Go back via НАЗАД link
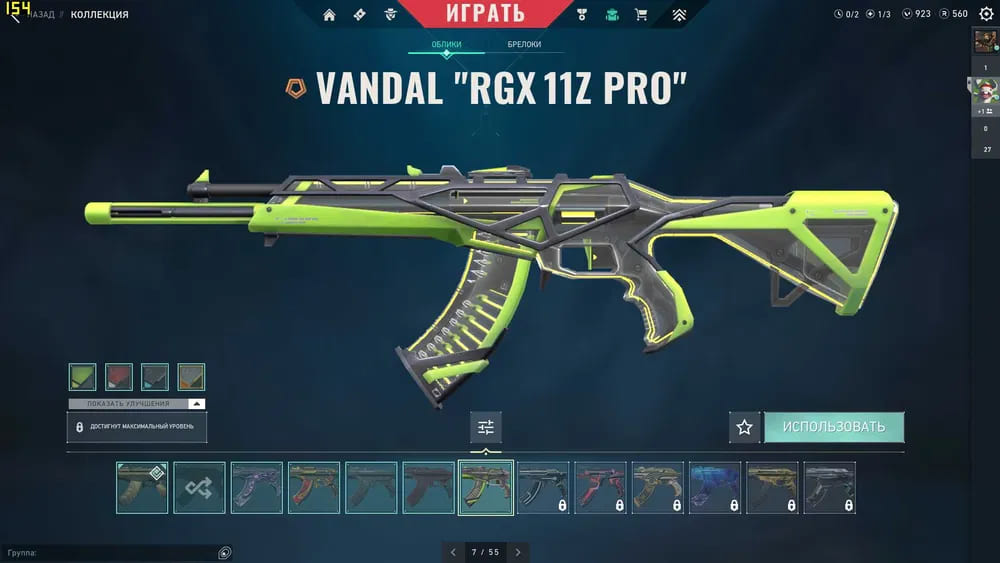This screenshot has height=563, width=1000. pos(42,15)
